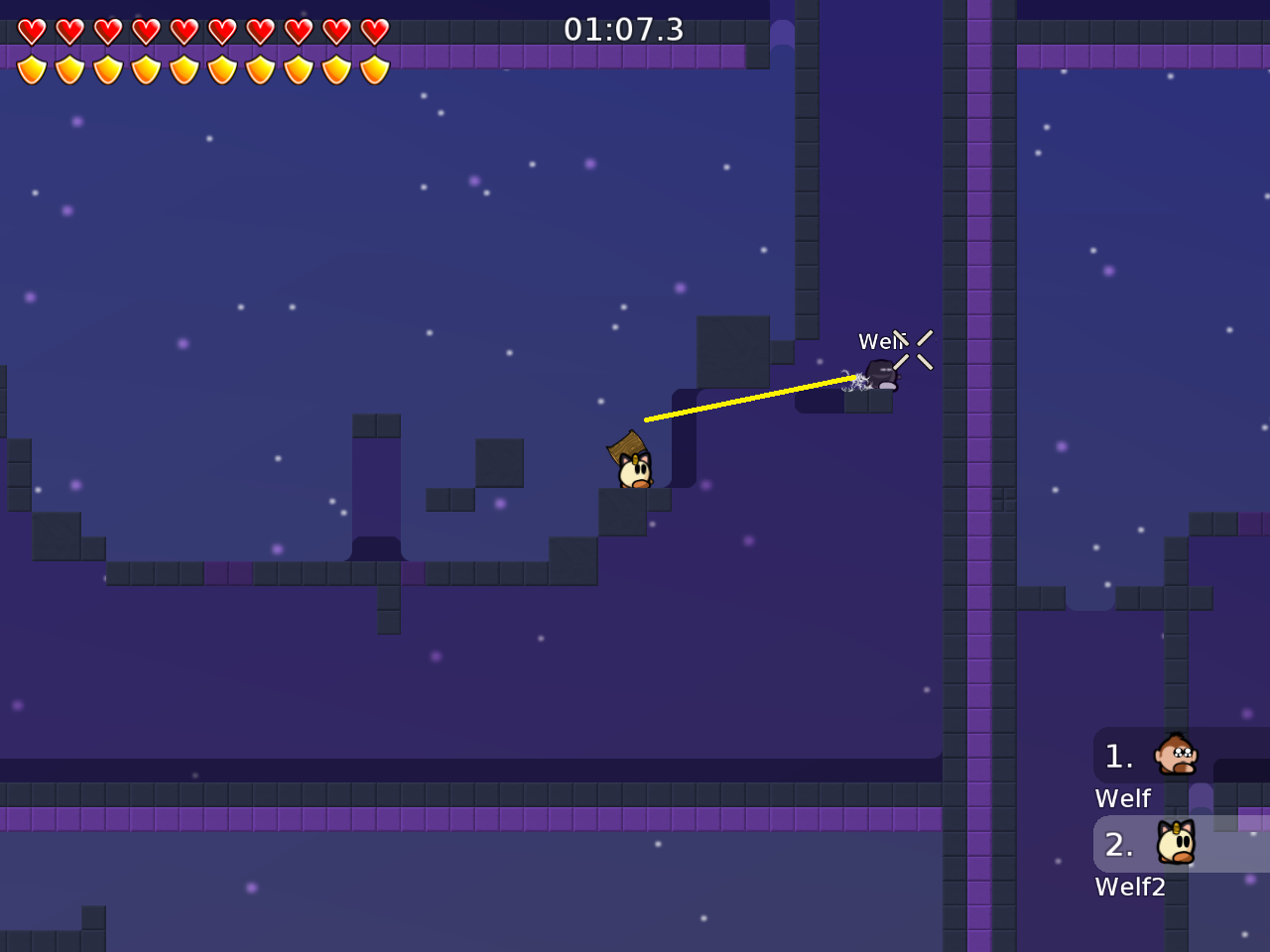Click the first red heart health icon
The width and height of the screenshot is (1270, 952).
pyautogui.click(x=33, y=30)
